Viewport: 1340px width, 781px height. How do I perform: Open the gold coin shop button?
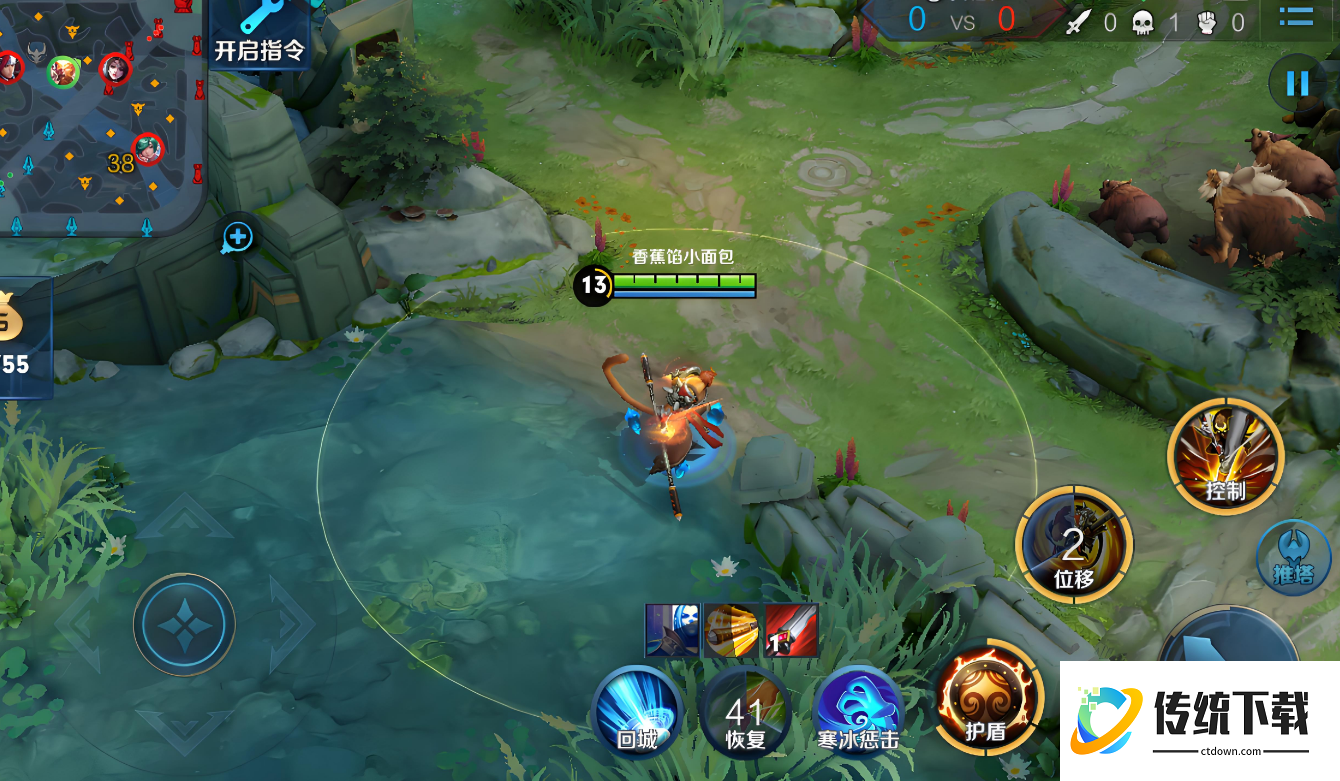[20, 335]
